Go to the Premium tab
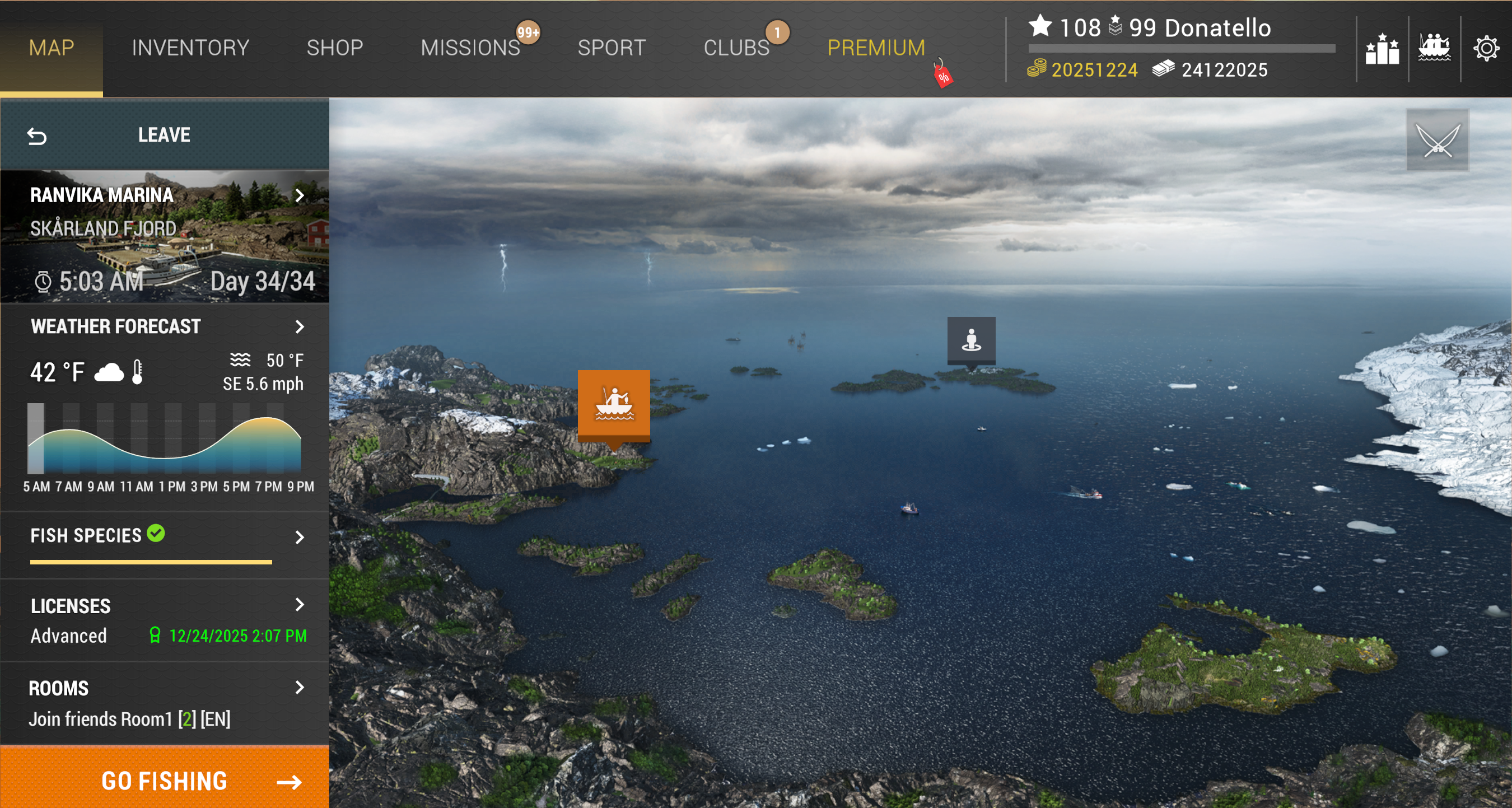 click(876, 48)
